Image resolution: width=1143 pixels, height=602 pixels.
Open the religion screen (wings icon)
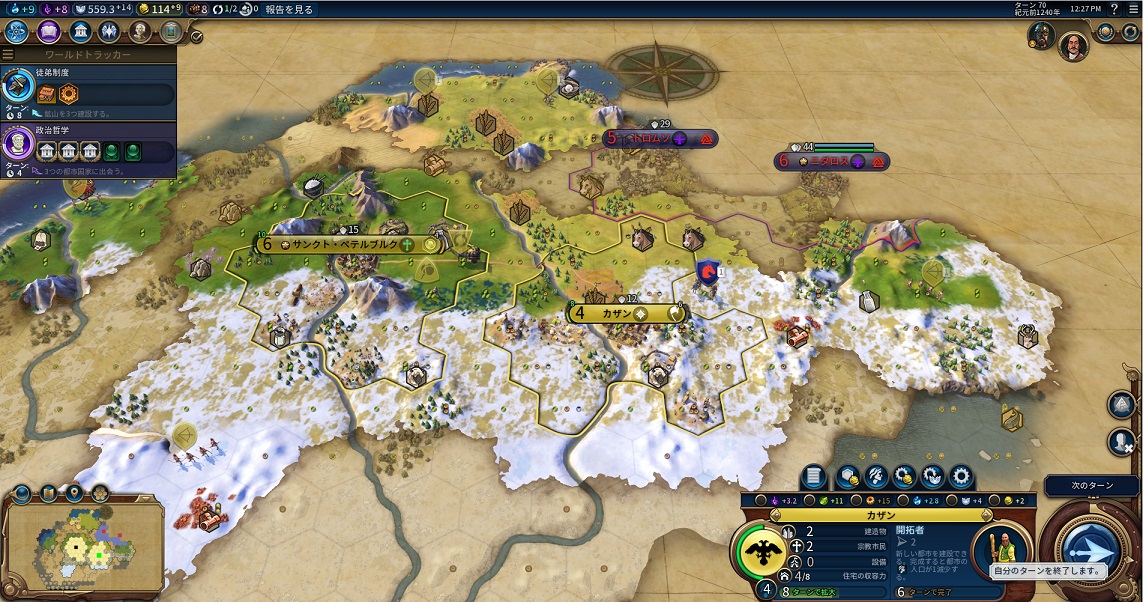(108, 31)
